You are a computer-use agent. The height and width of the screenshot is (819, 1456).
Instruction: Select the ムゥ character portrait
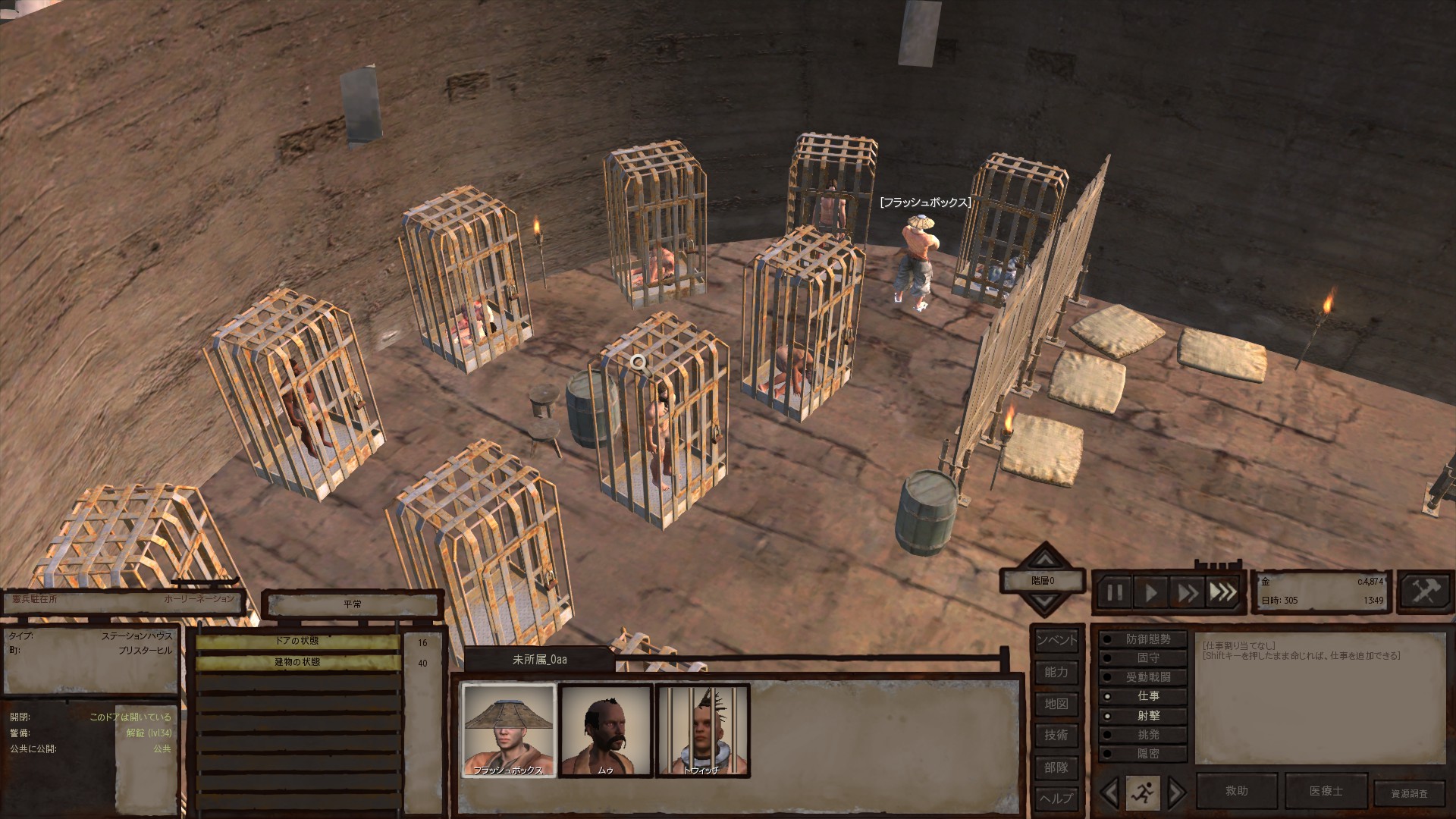coord(606,730)
